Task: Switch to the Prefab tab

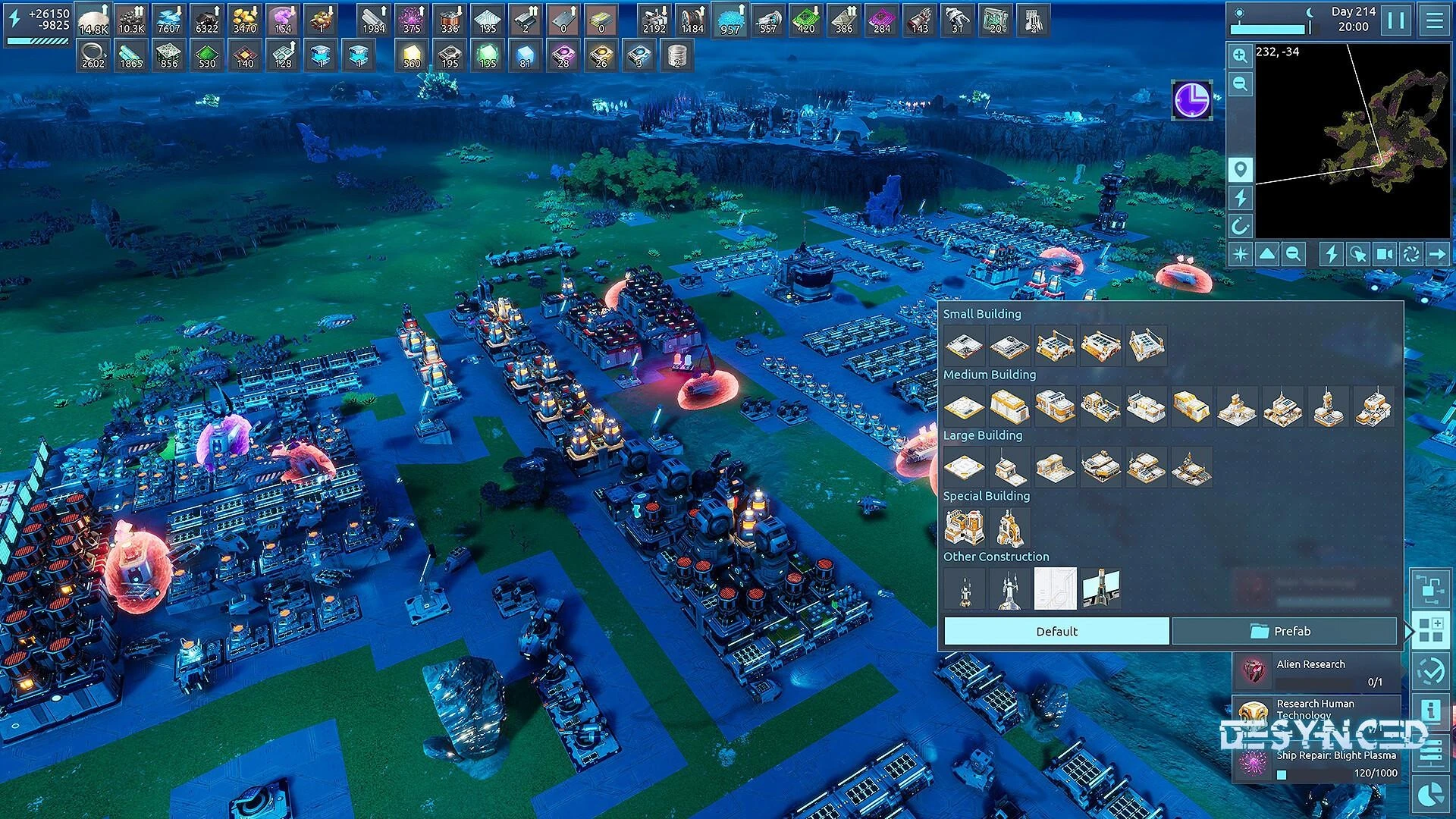Action: click(x=1283, y=631)
